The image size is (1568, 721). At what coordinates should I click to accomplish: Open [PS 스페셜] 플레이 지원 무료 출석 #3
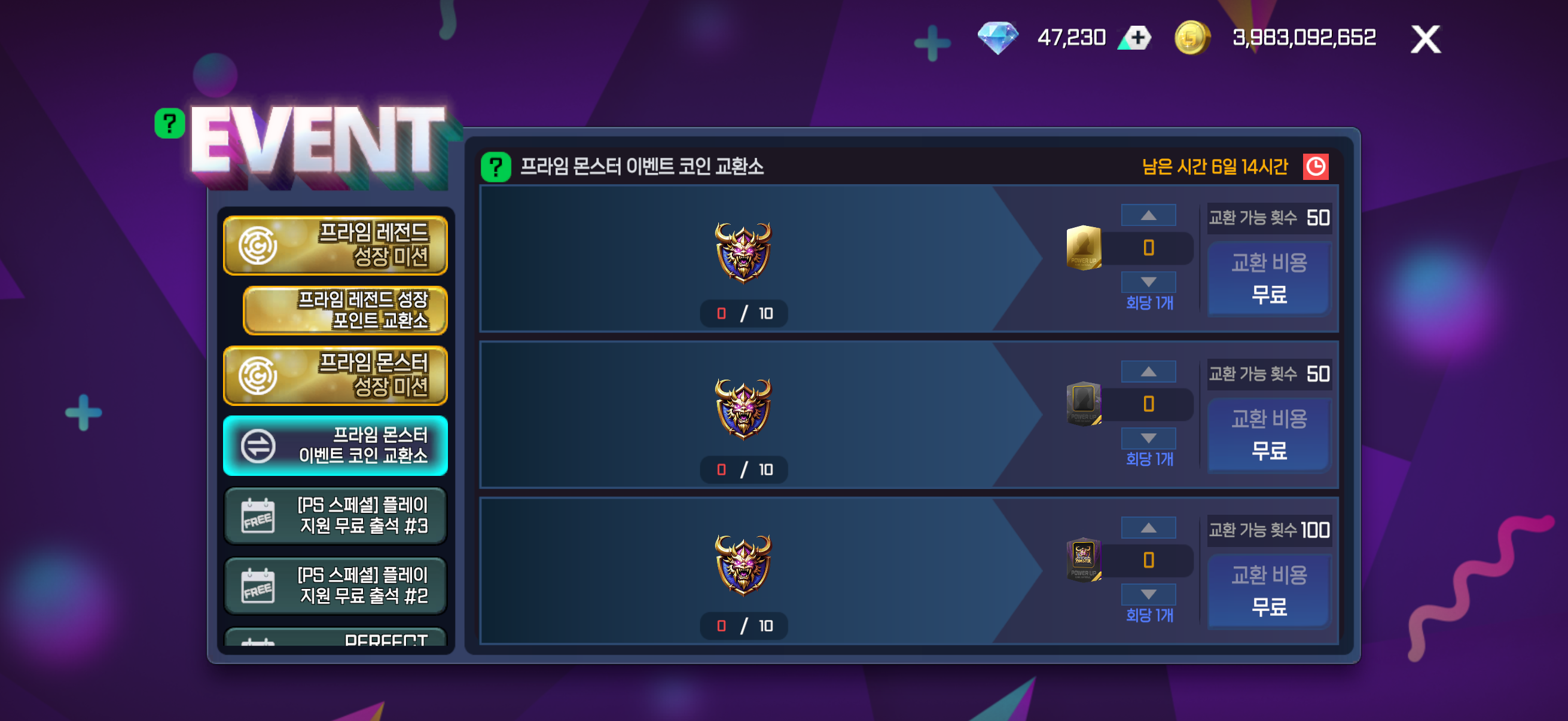tap(335, 515)
